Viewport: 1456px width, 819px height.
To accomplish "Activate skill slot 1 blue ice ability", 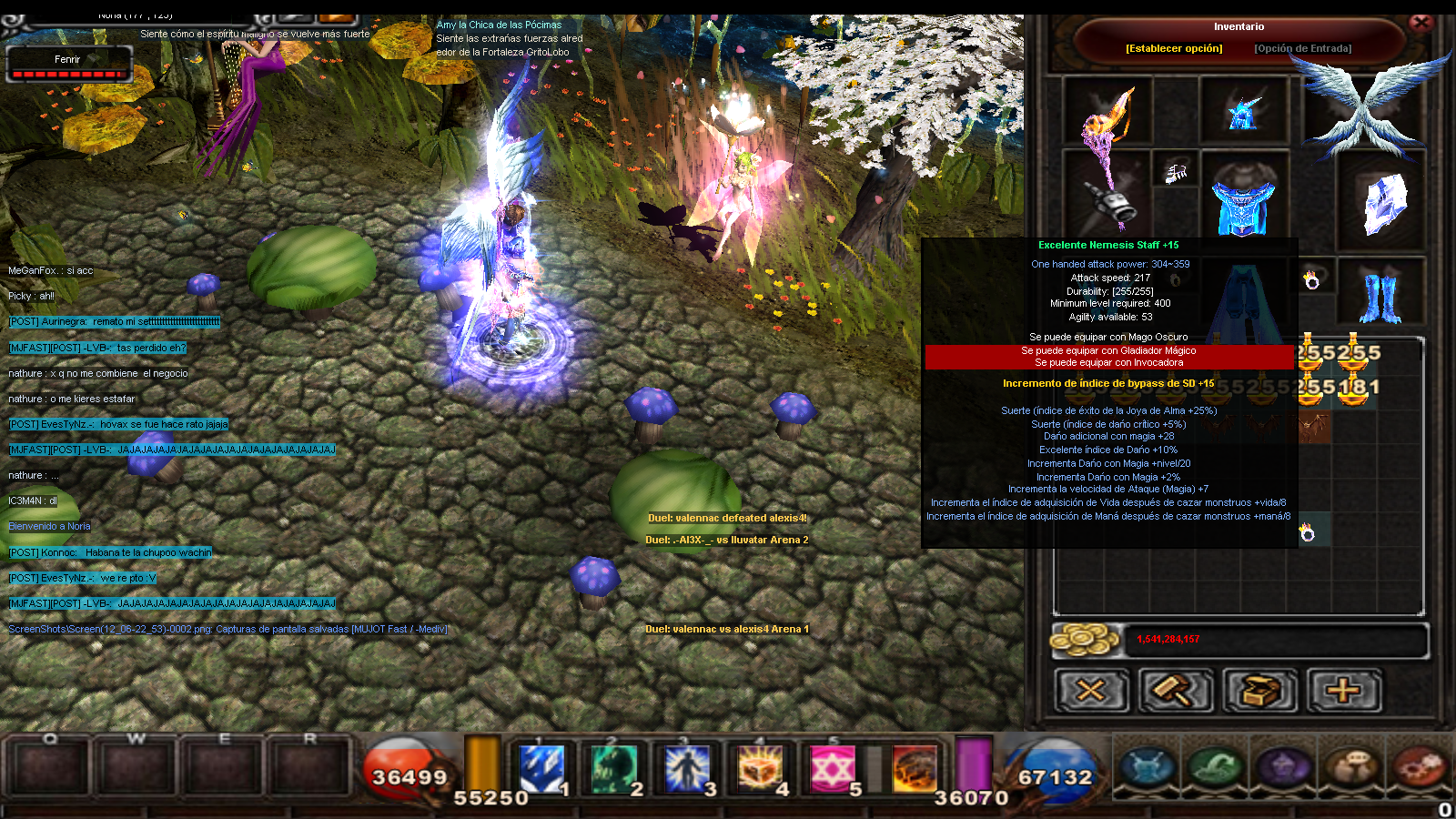I will pyautogui.click(x=541, y=769).
